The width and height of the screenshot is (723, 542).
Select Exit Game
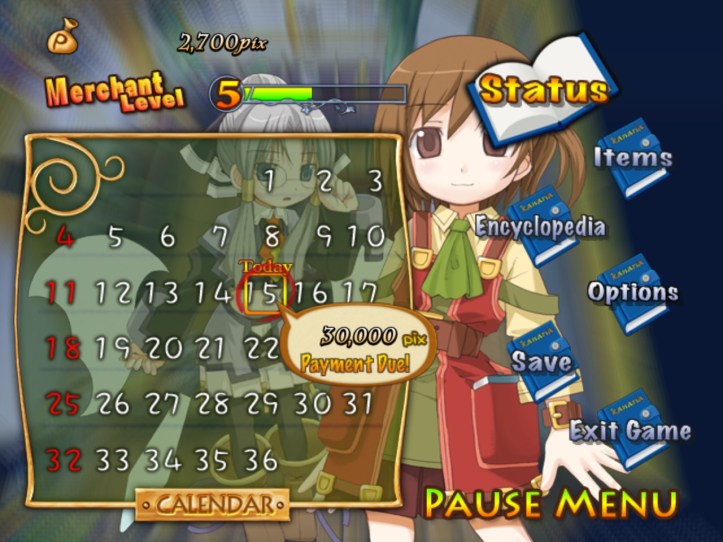coord(630,430)
